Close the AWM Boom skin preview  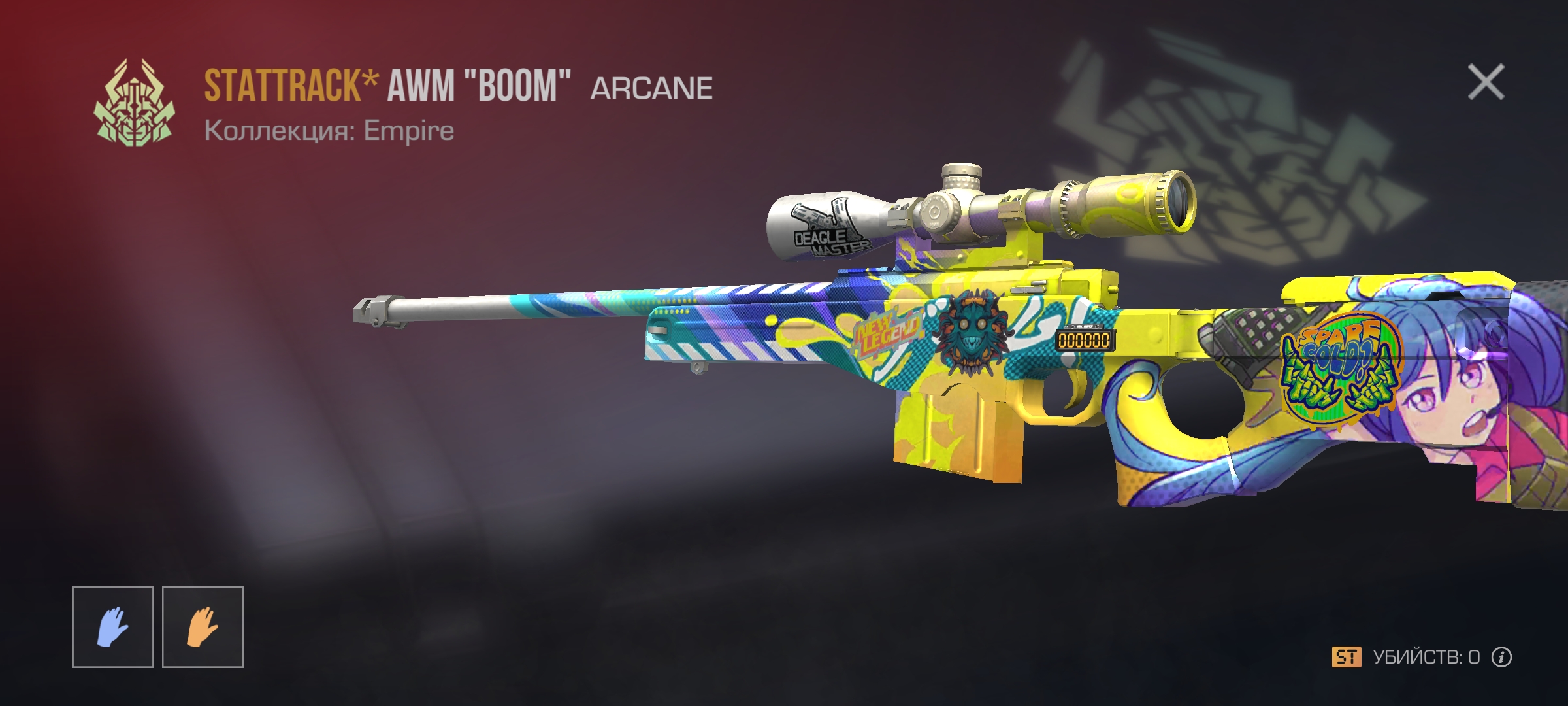click(x=1486, y=82)
